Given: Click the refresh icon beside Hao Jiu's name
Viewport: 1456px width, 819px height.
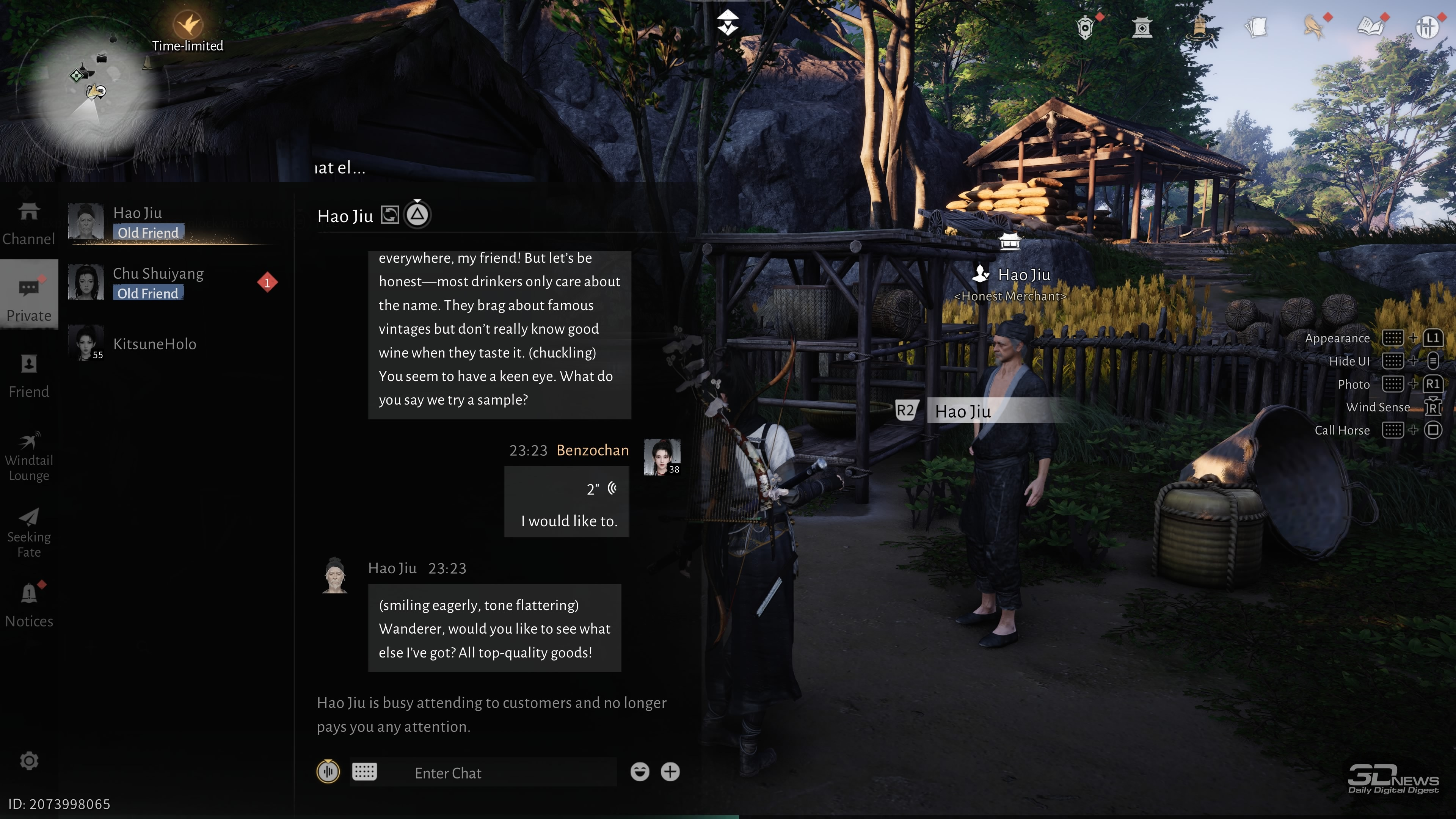Looking at the screenshot, I should click(390, 215).
